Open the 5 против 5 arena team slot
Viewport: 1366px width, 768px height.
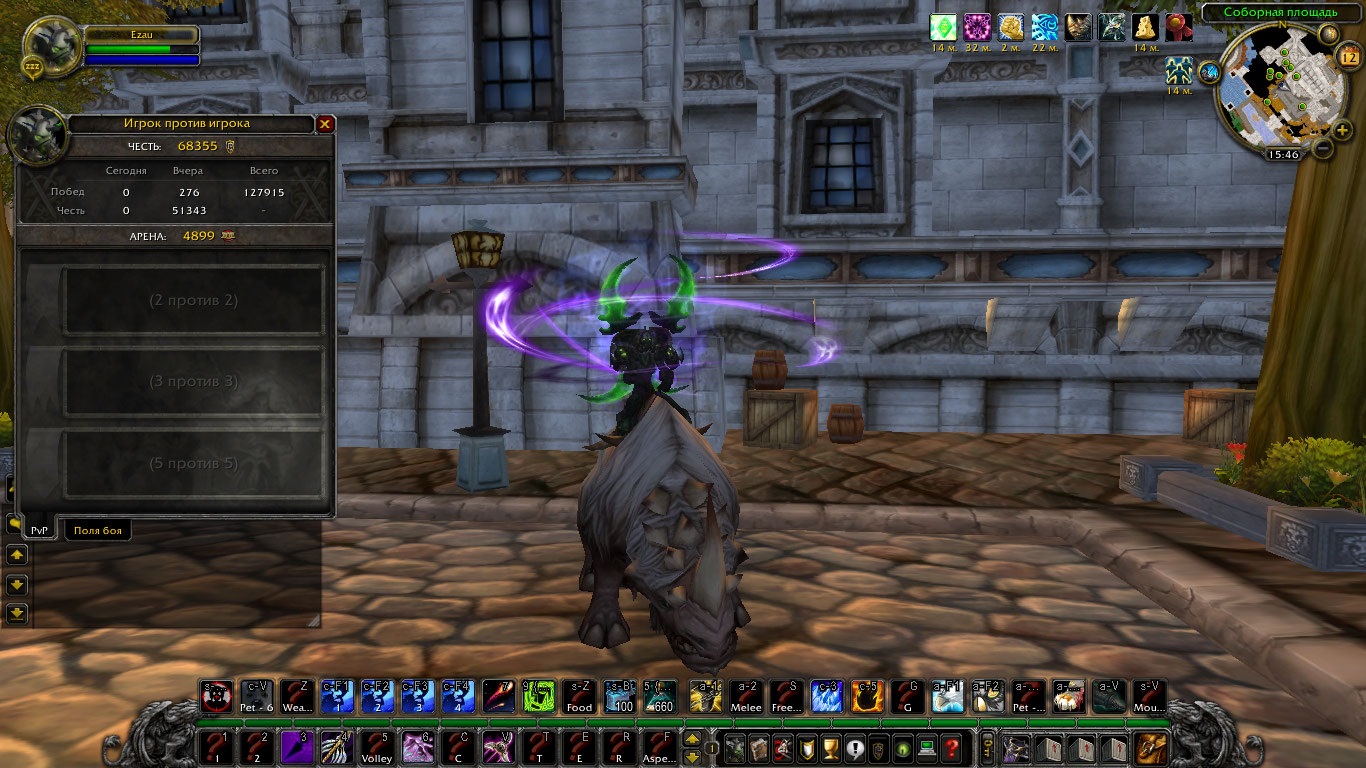[193, 463]
